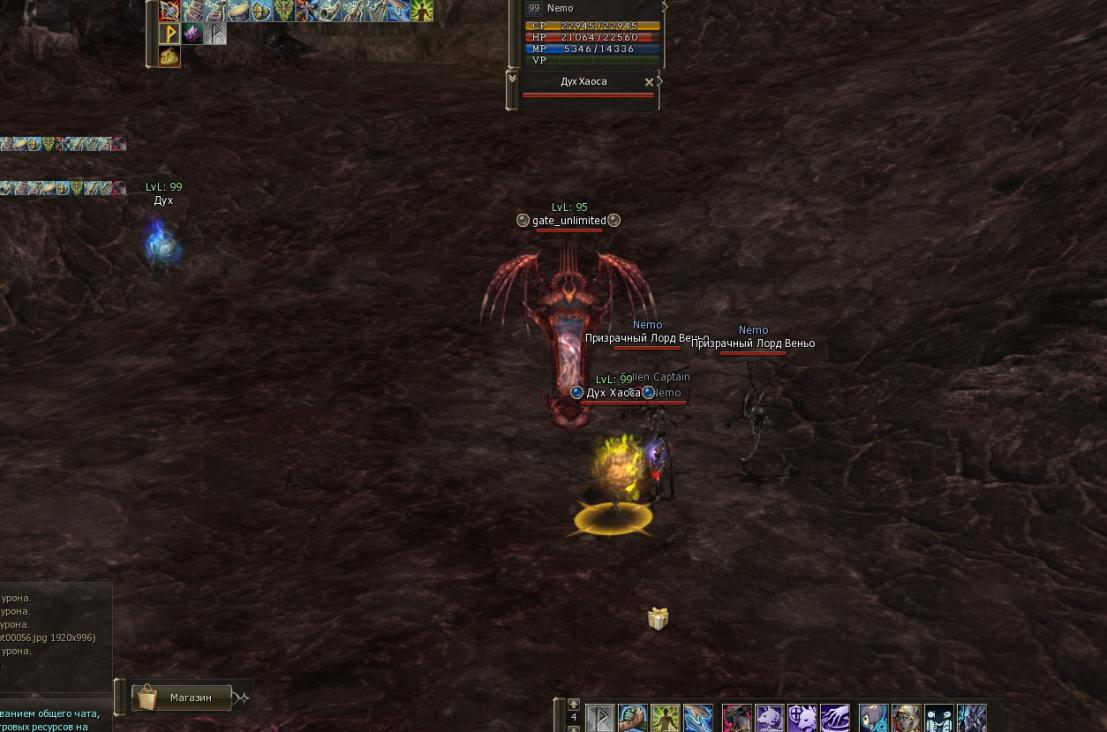The width and height of the screenshot is (1107, 732).
Task: Select the blonde character portrait hotbar icon
Action: (x=906, y=717)
